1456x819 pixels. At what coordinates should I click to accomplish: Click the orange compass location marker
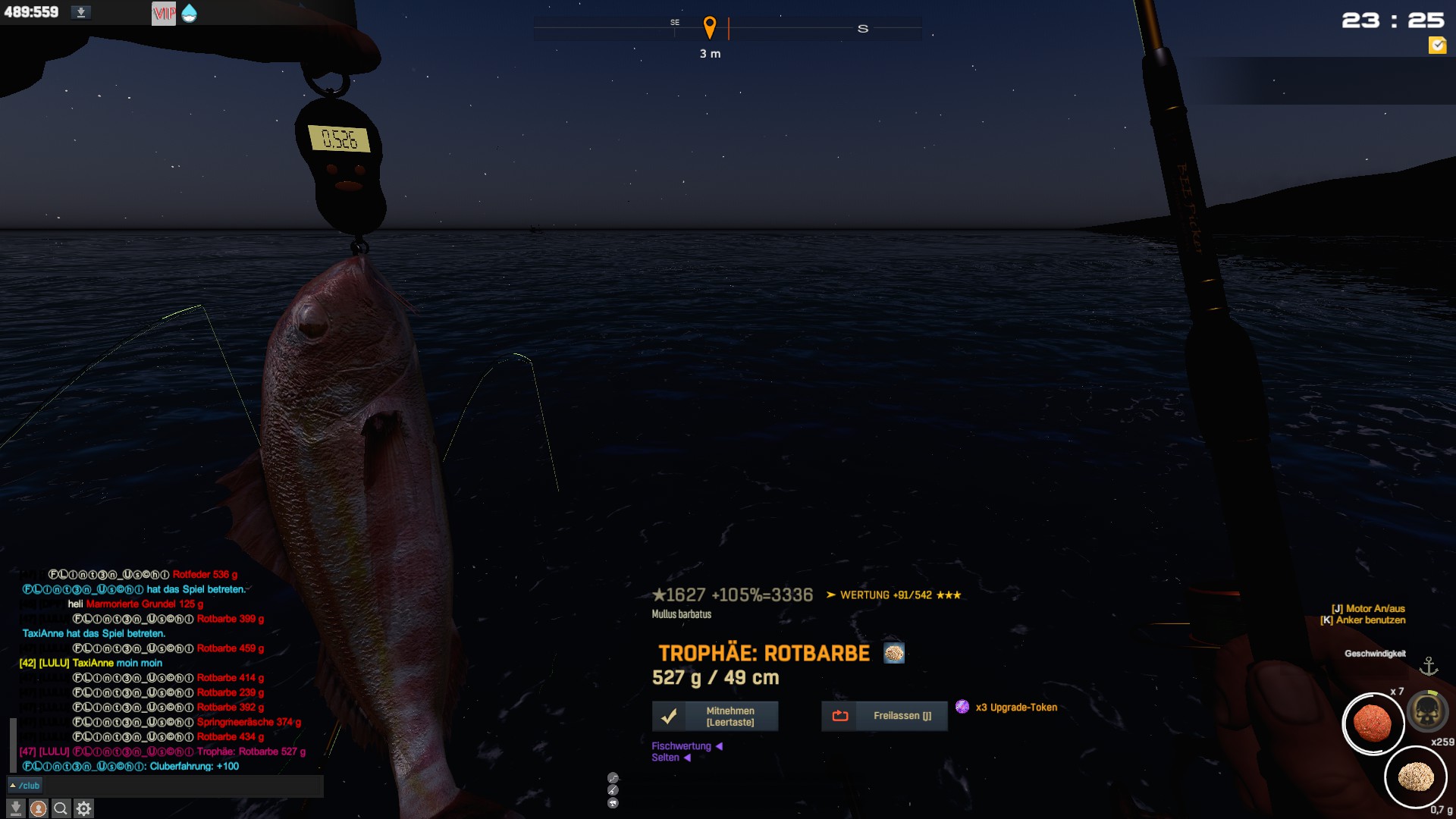710,27
